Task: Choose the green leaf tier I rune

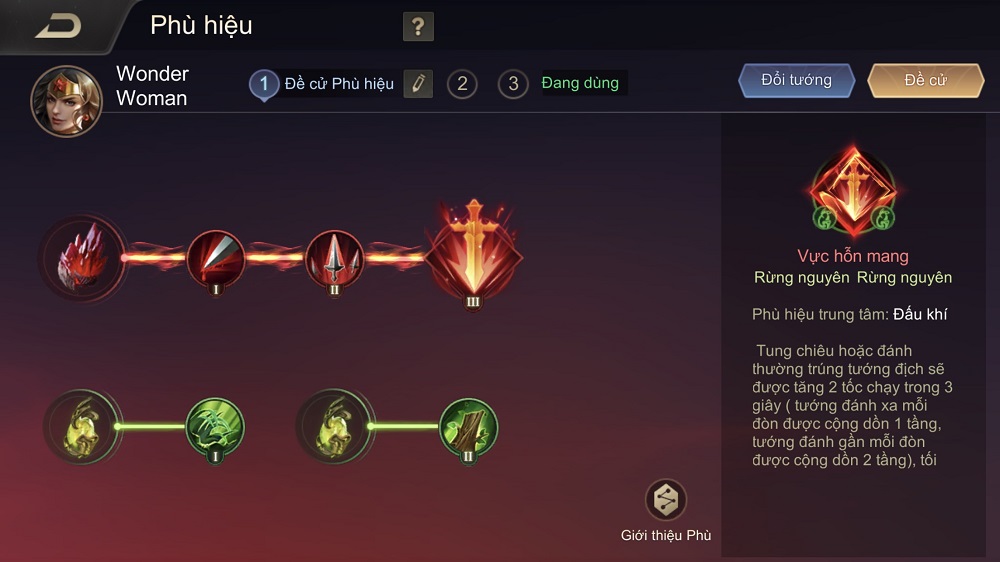Action: pyautogui.click(x=216, y=427)
